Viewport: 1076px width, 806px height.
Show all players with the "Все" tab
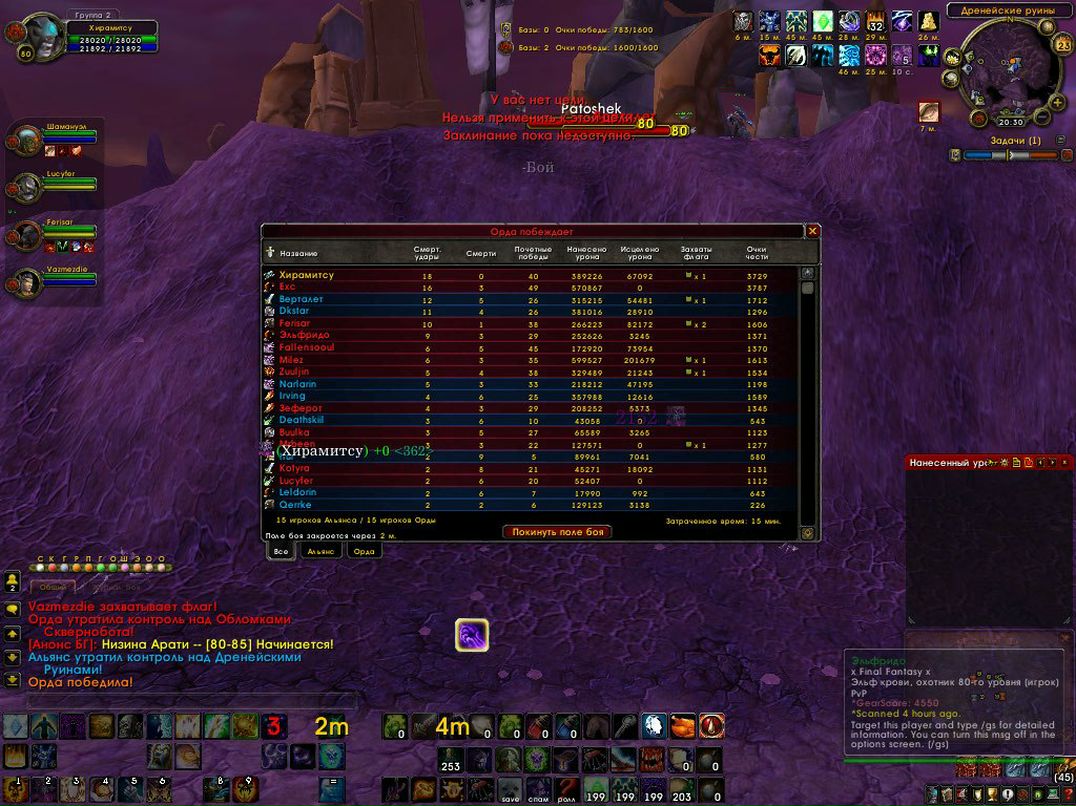(x=281, y=551)
